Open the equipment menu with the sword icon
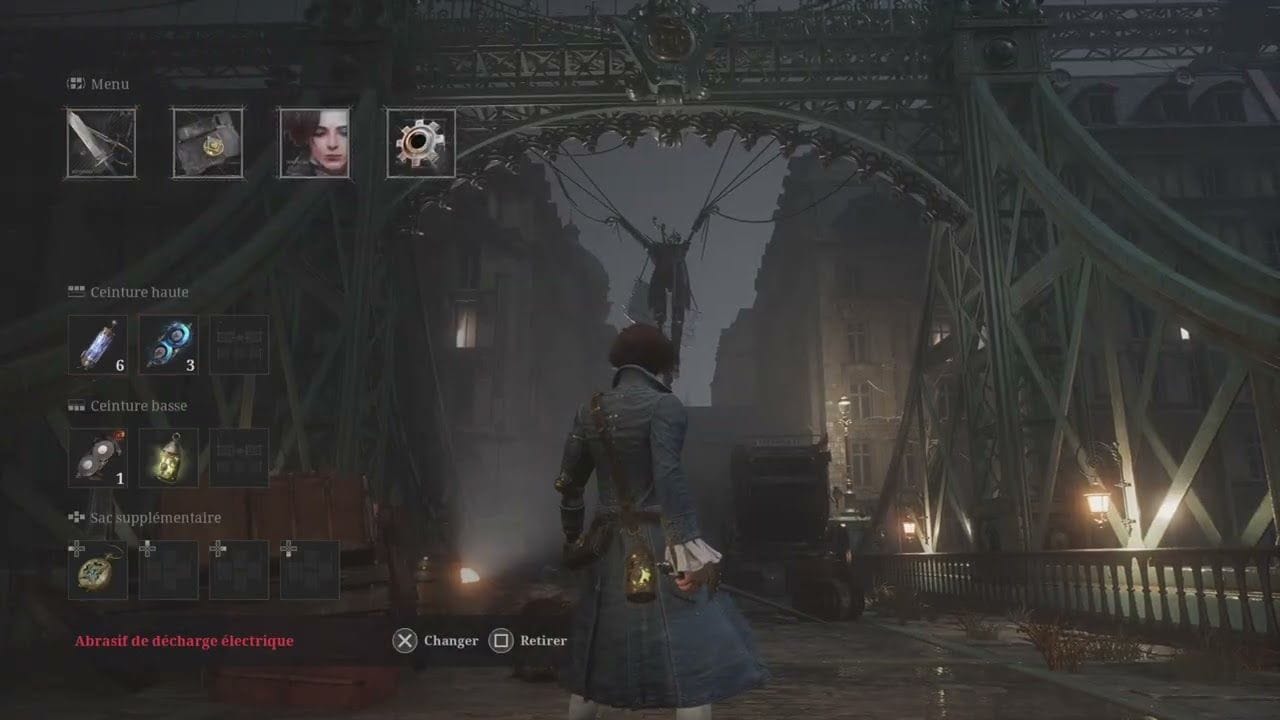The image size is (1280, 720). pos(101,144)
